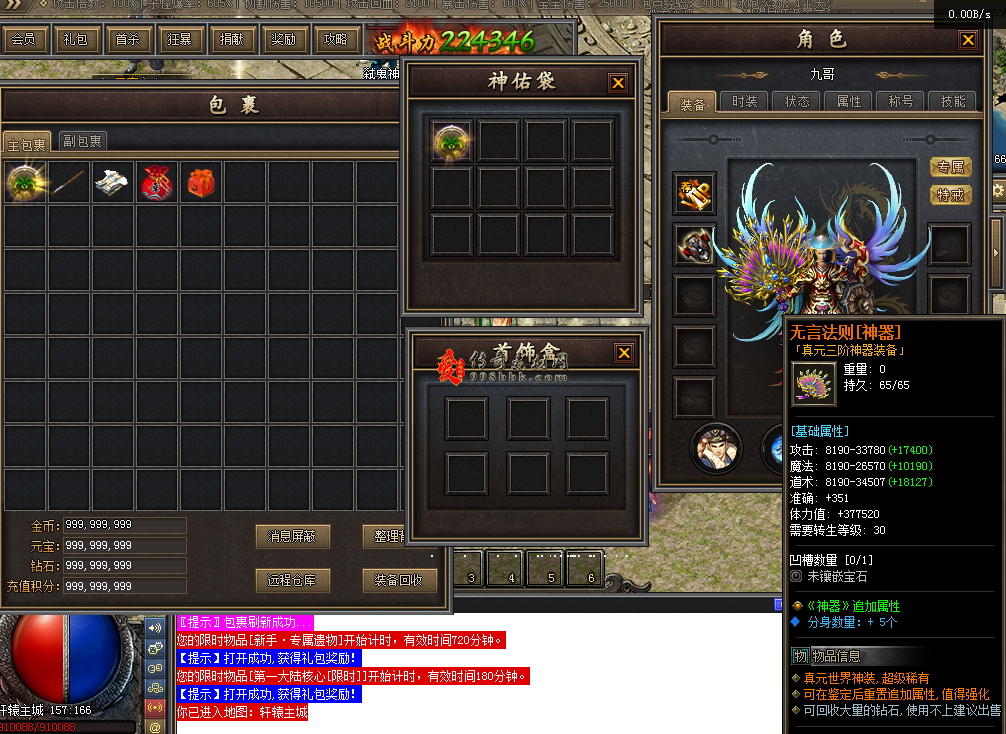Image resolution: width=1006 pixels, height=734 pixels.
Task: Open the 远程仓库 remote warehouse
Action: tap(292, 580)
